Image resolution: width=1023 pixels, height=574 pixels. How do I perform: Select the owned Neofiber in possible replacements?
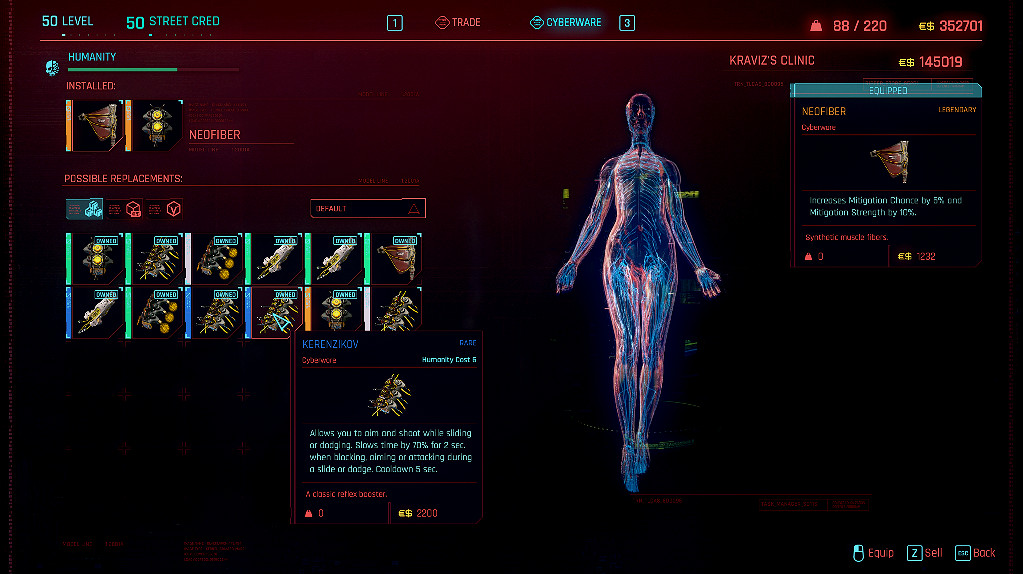pos(394,258)
